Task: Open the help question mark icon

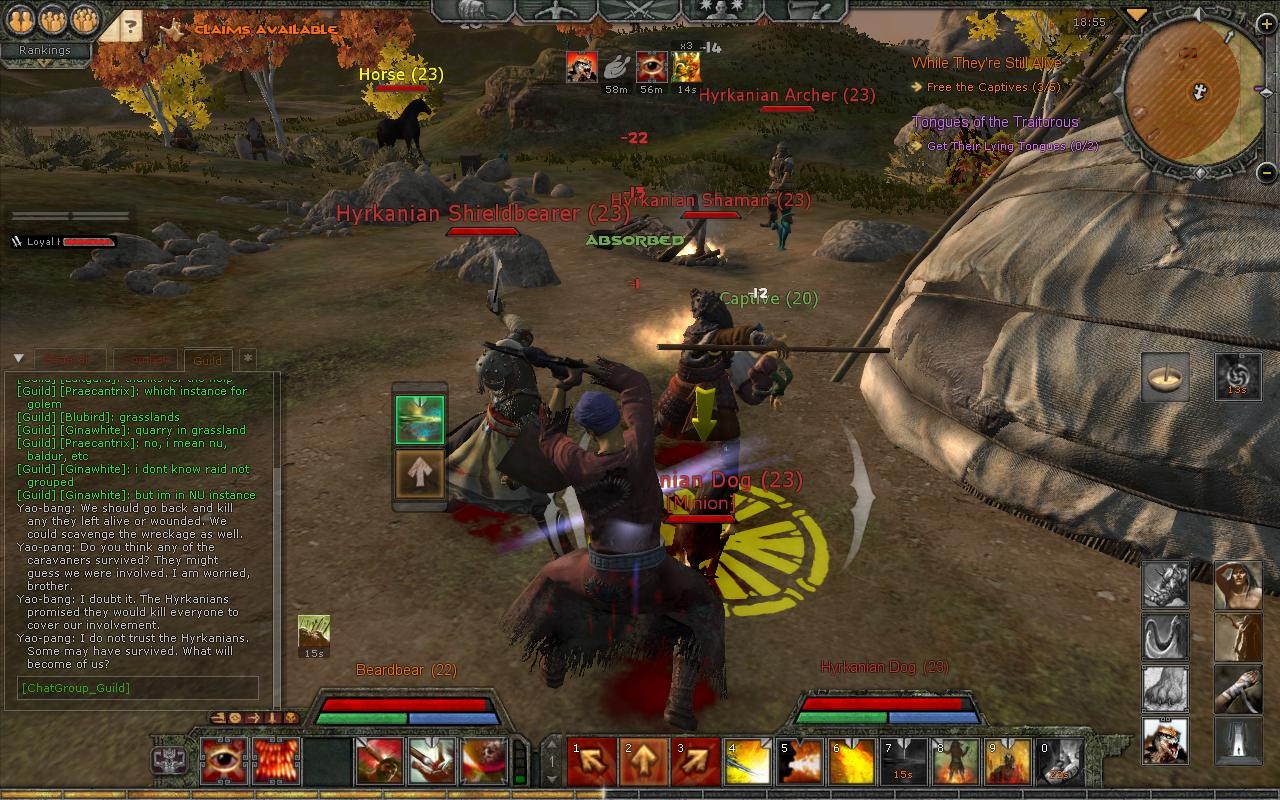Action: [x=131, y=27]
